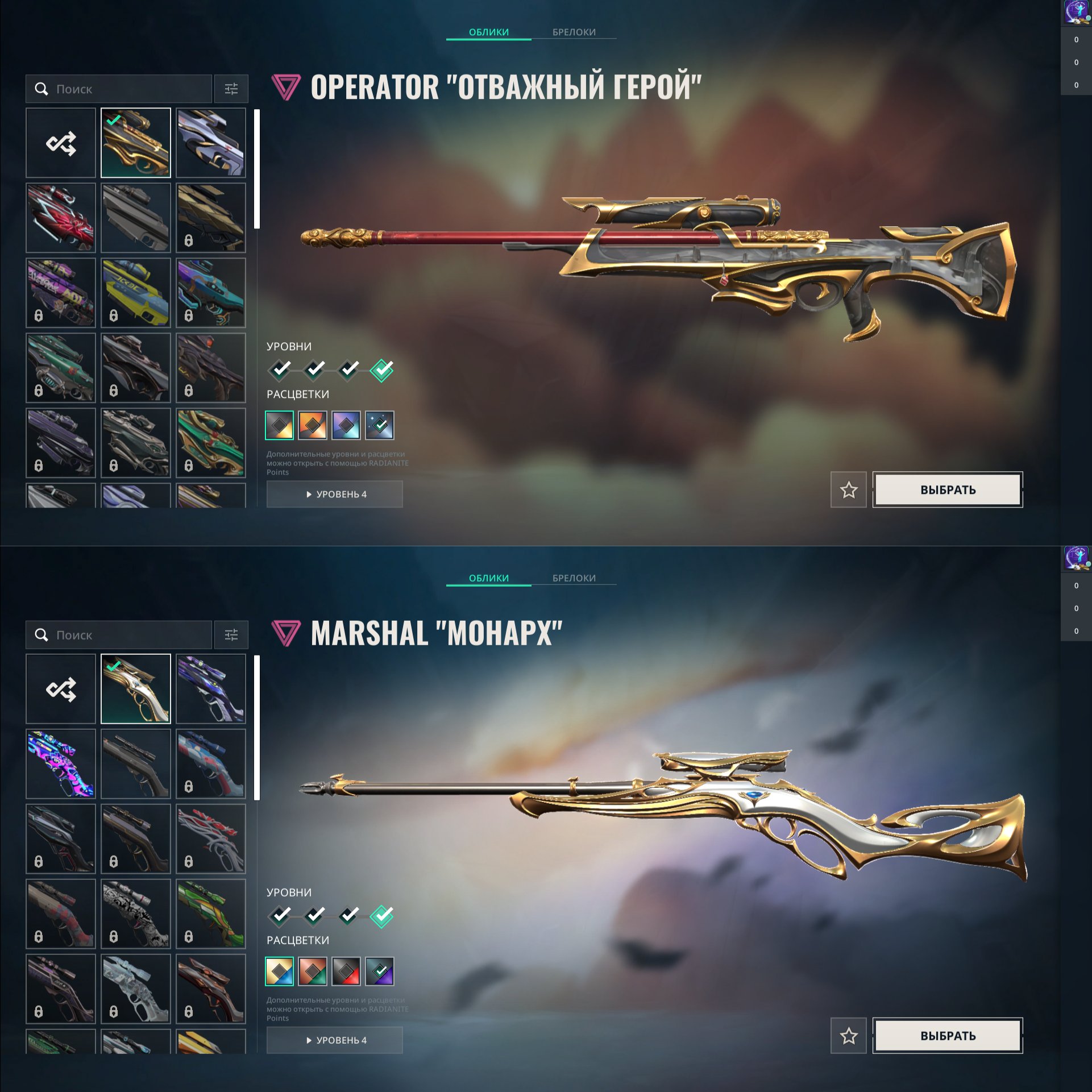
Task: Click the pink Valorant emblem beside the Operator title
Action: 285,86
